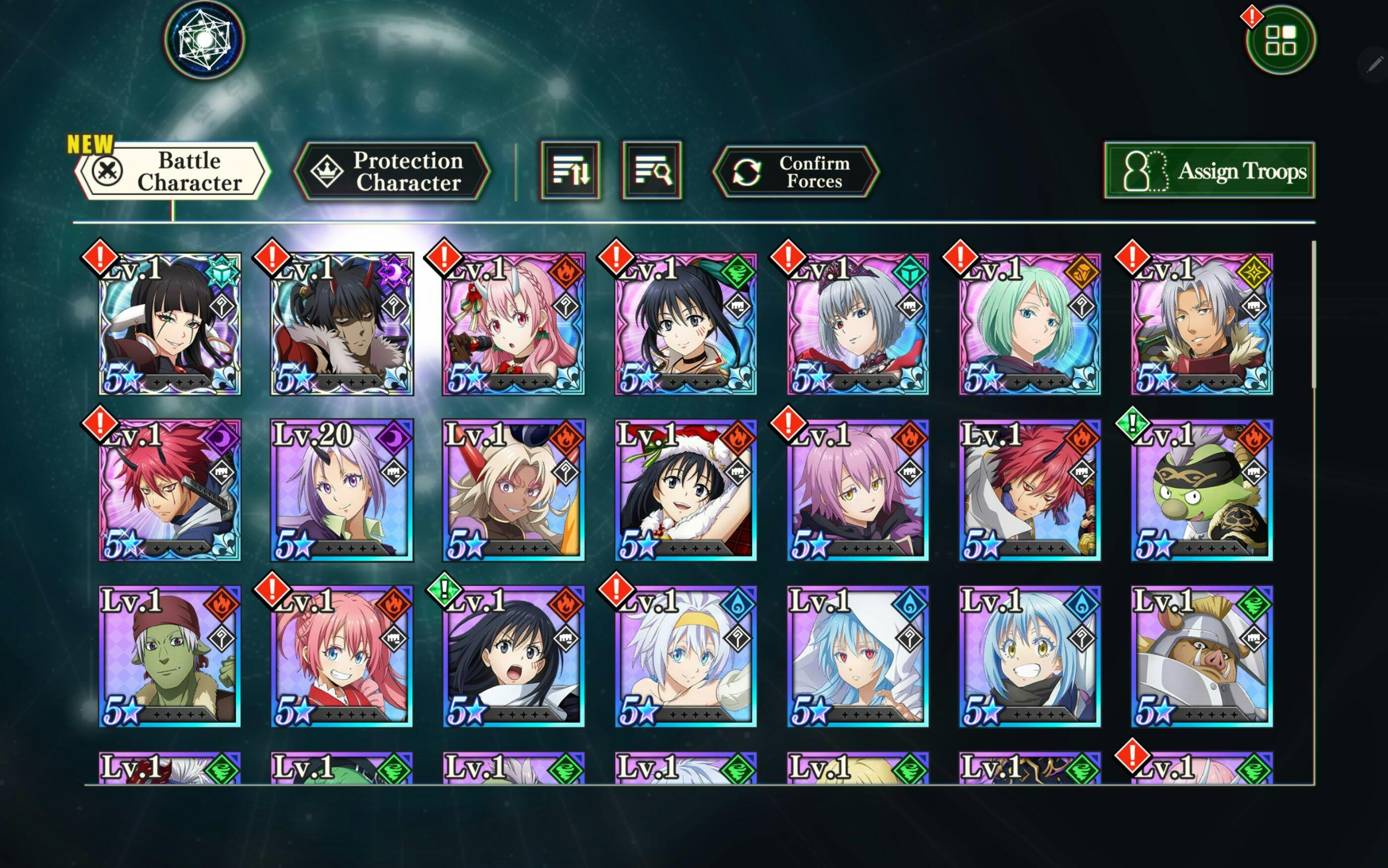Tap the glowing cube emblem icon
1388x868 pixels.
click(x=204, y=40)
